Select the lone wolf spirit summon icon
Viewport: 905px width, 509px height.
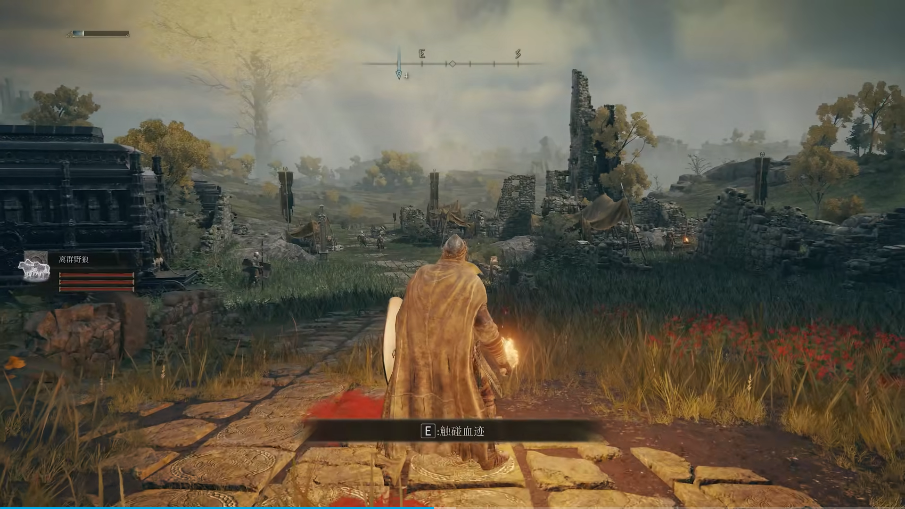(34, 270)
